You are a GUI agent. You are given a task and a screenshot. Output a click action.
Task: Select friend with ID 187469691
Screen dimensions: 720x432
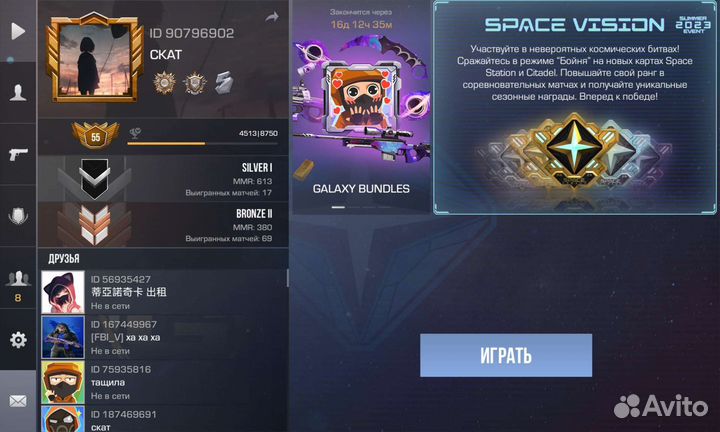tap(162, 420)
